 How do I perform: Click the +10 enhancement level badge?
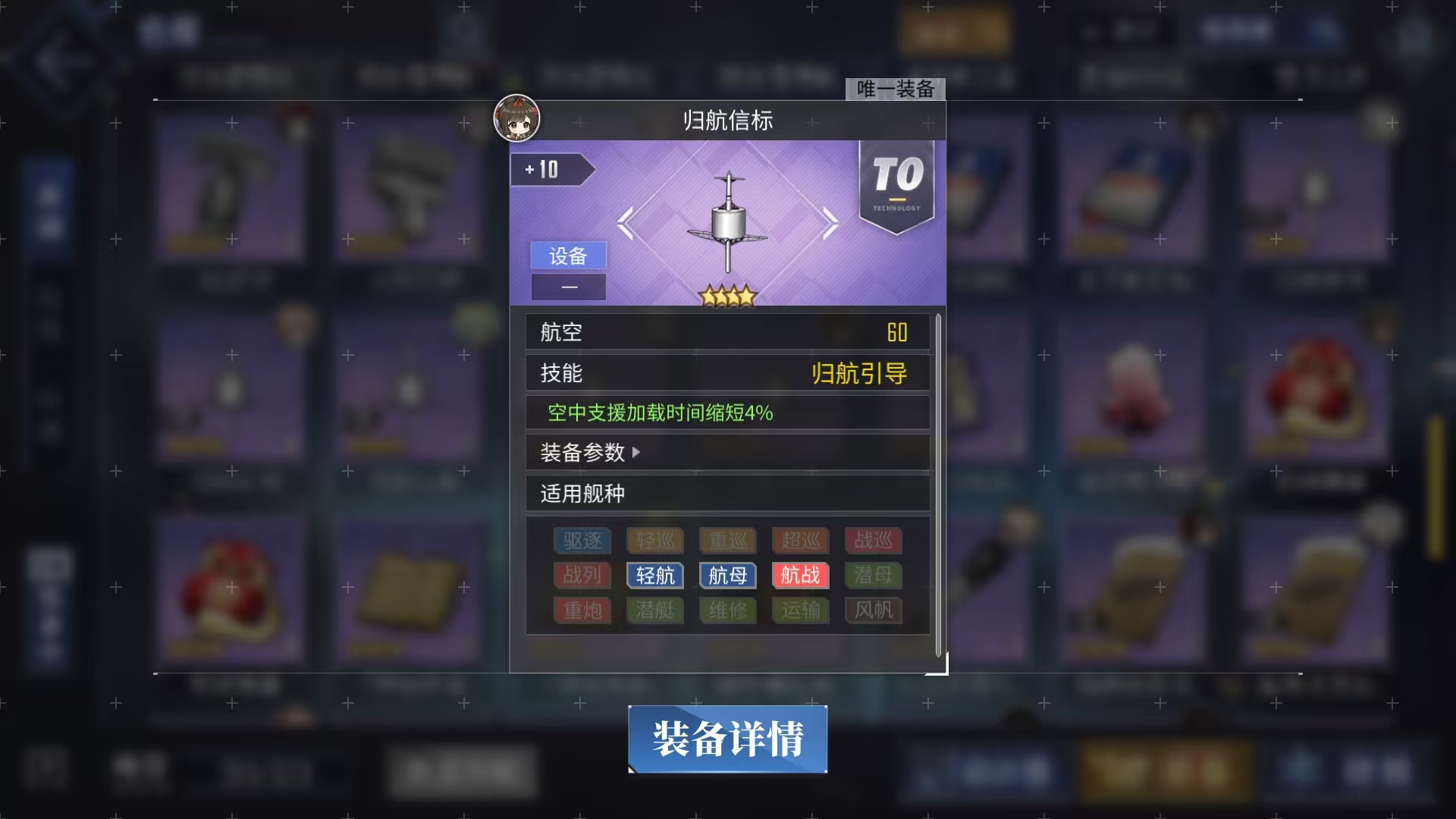tap(548, 170)
